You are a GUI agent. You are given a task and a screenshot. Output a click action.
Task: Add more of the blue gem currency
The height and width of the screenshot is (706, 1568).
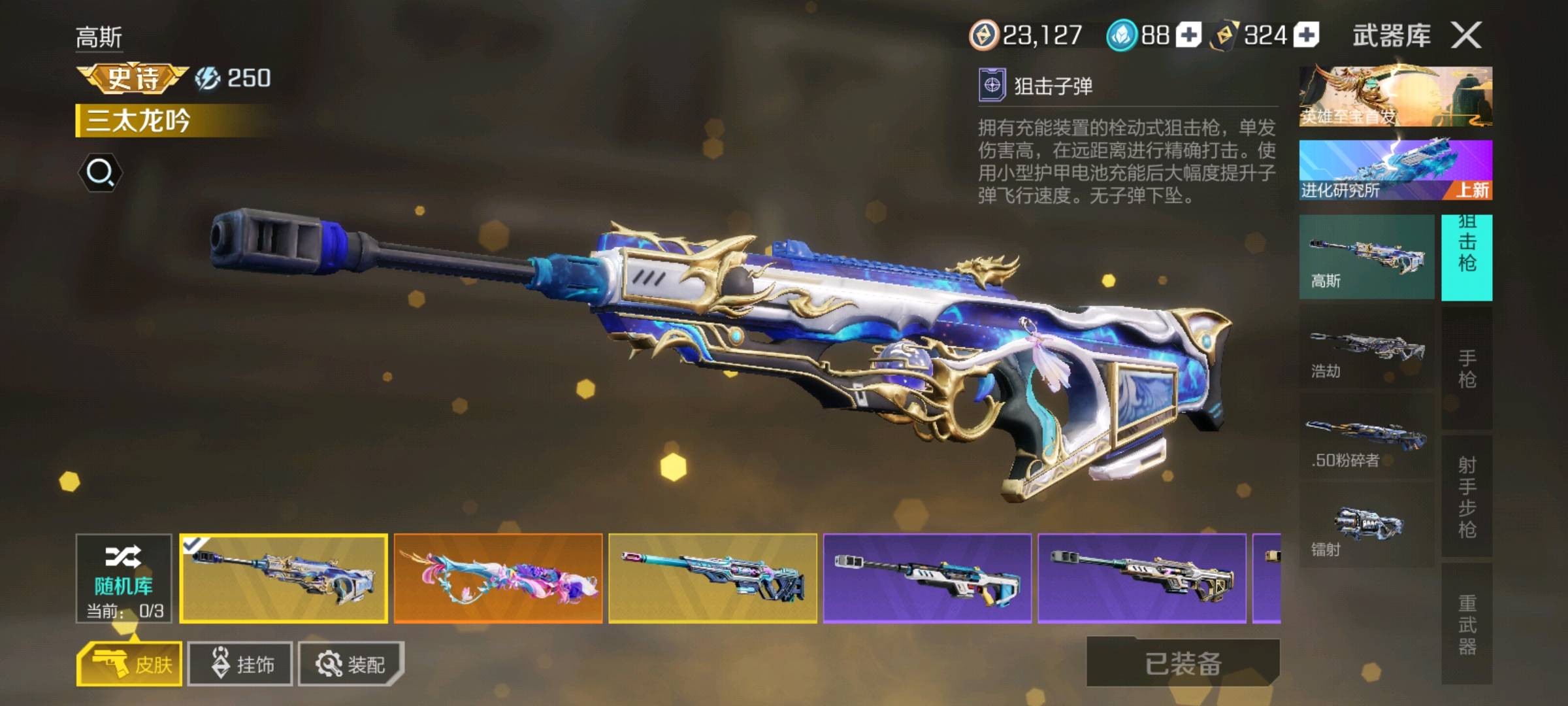point(1188,35)
